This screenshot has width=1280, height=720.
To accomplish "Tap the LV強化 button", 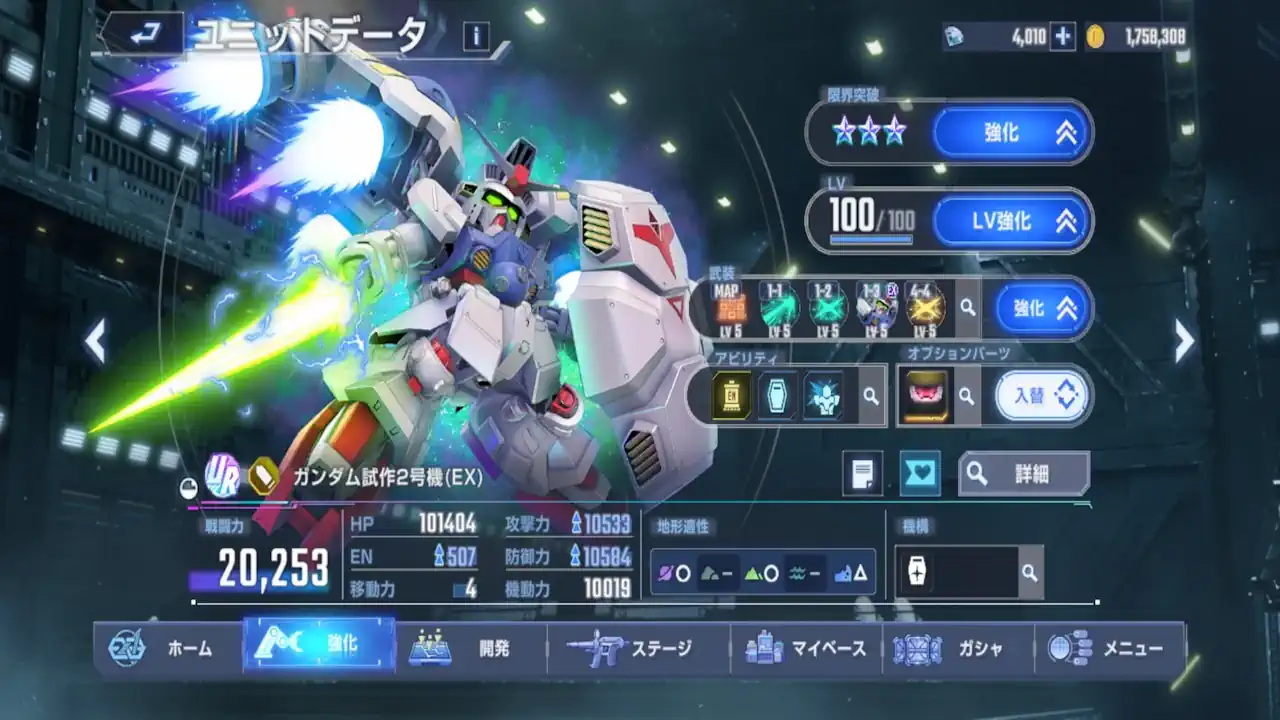I will [x=1011, y=221].
